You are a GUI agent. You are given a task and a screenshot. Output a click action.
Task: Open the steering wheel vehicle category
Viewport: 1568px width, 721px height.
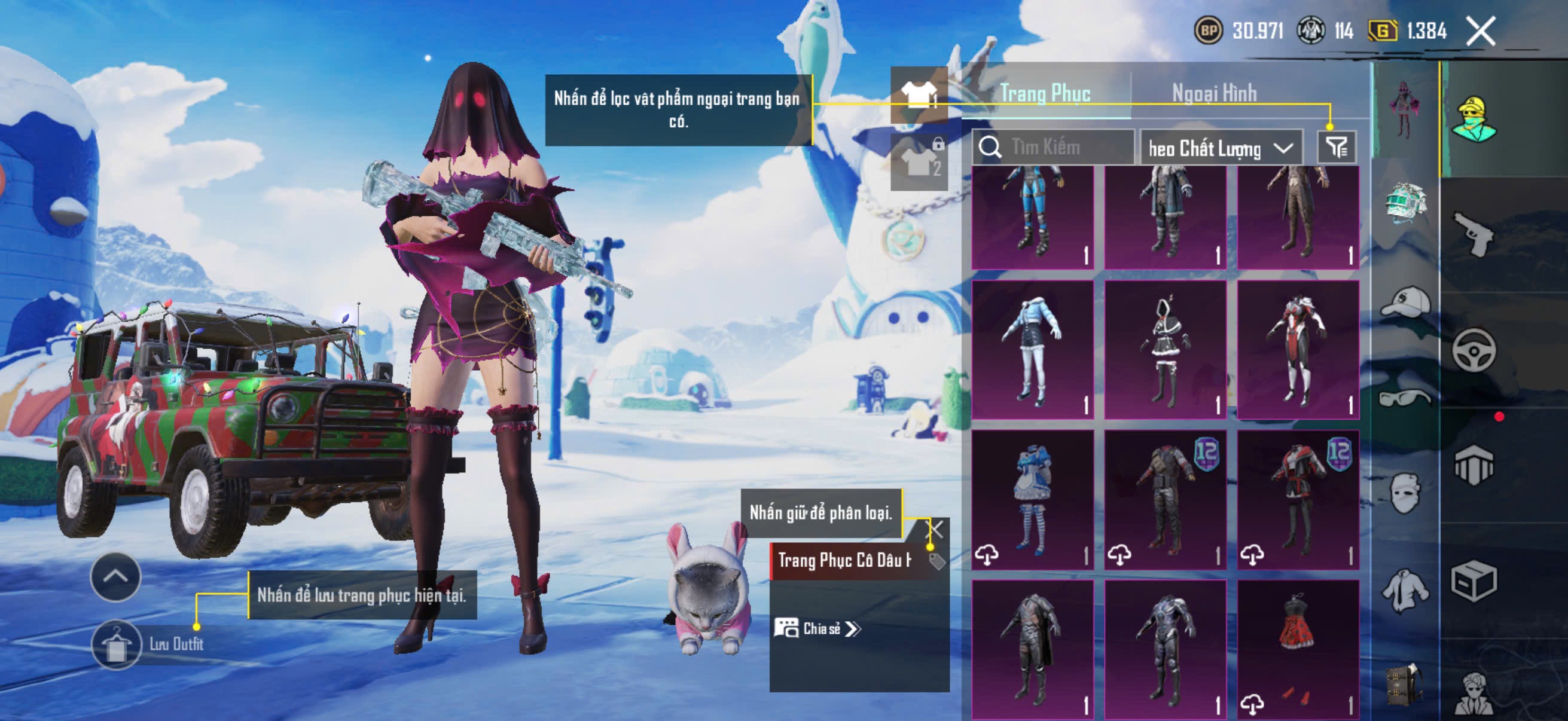pyautogui.click(x=1473, y=350)
